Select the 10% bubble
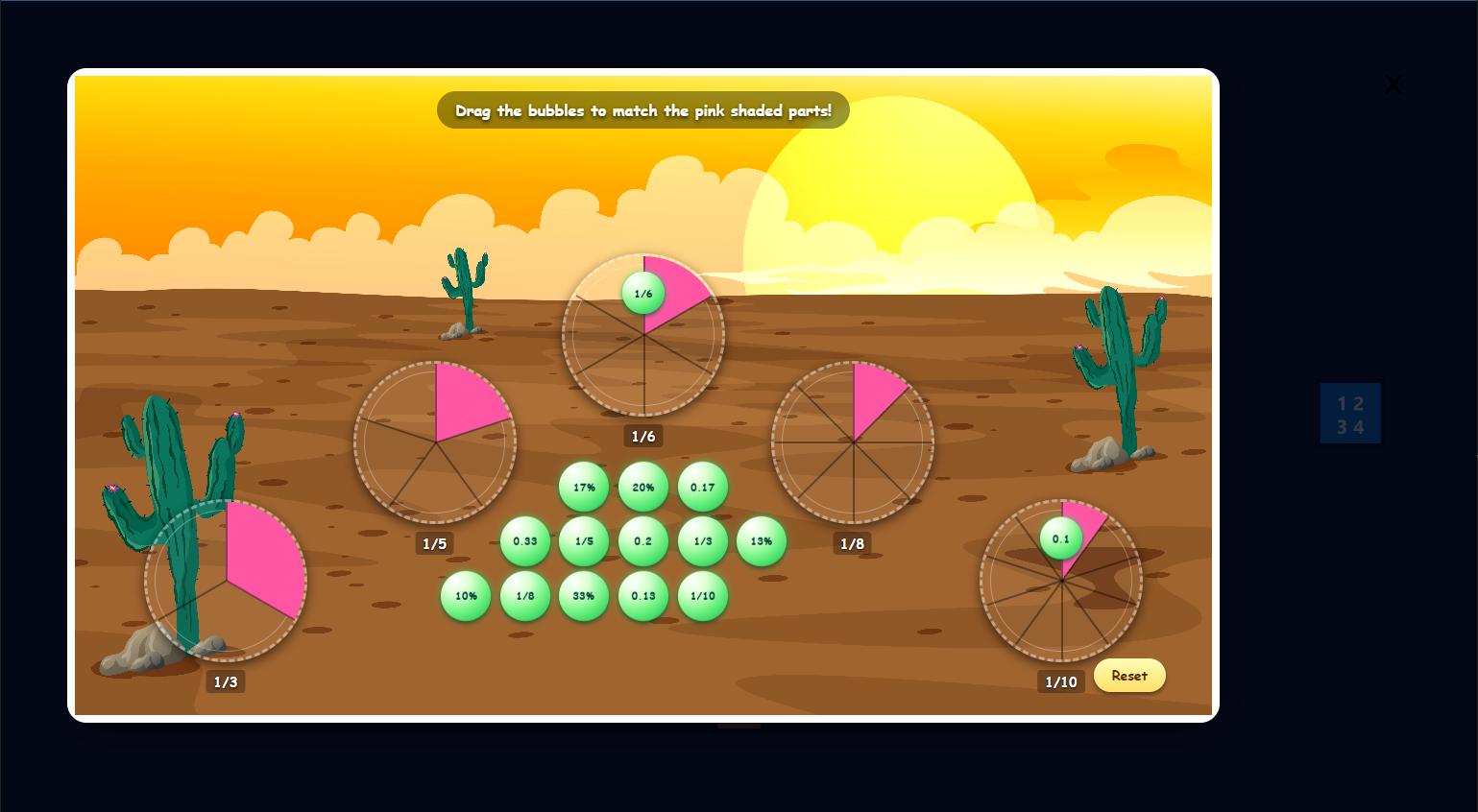 [466, 596]
